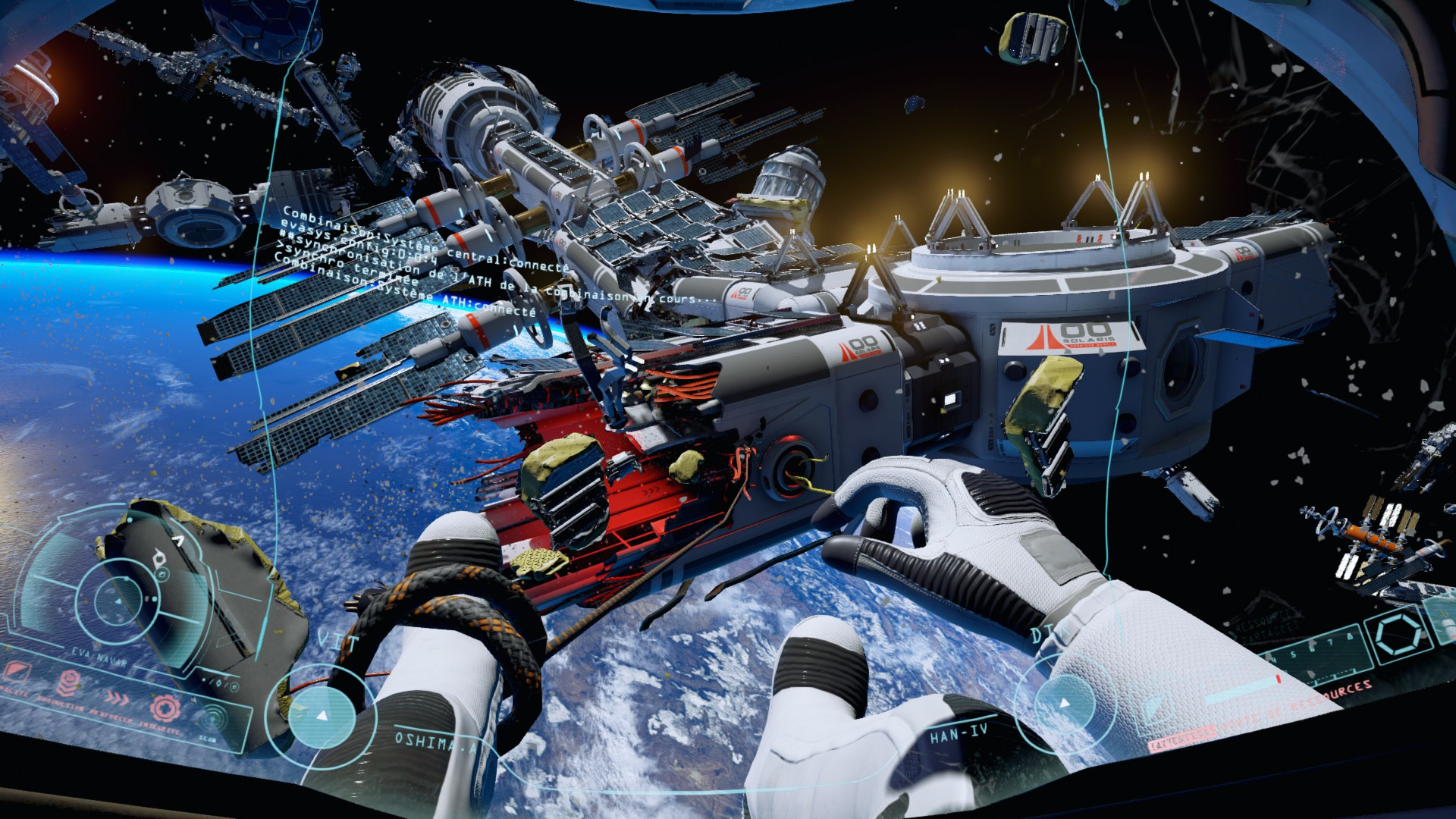Toggle the circular target marker in the EVA-NAVAR dial
Screen dimensions: 1456x819
(162, 574)
